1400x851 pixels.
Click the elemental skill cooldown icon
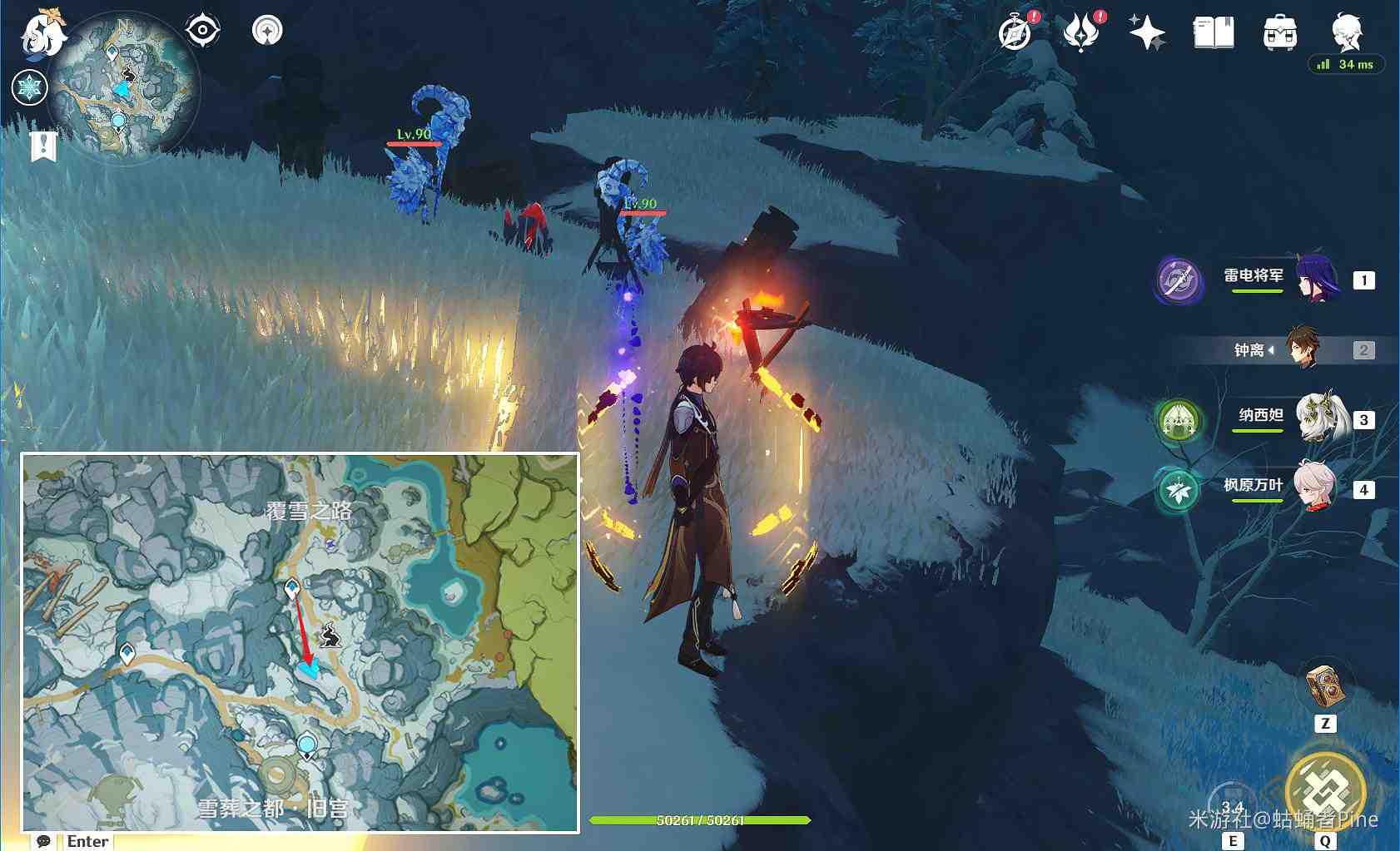(x=1232, y=805)
